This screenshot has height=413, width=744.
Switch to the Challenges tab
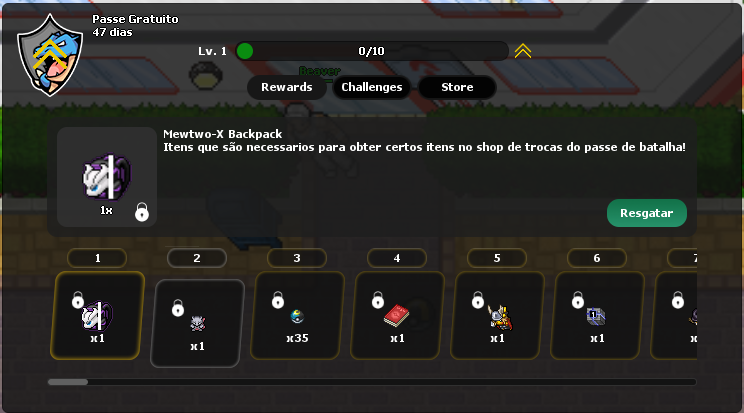pos(371,87)
